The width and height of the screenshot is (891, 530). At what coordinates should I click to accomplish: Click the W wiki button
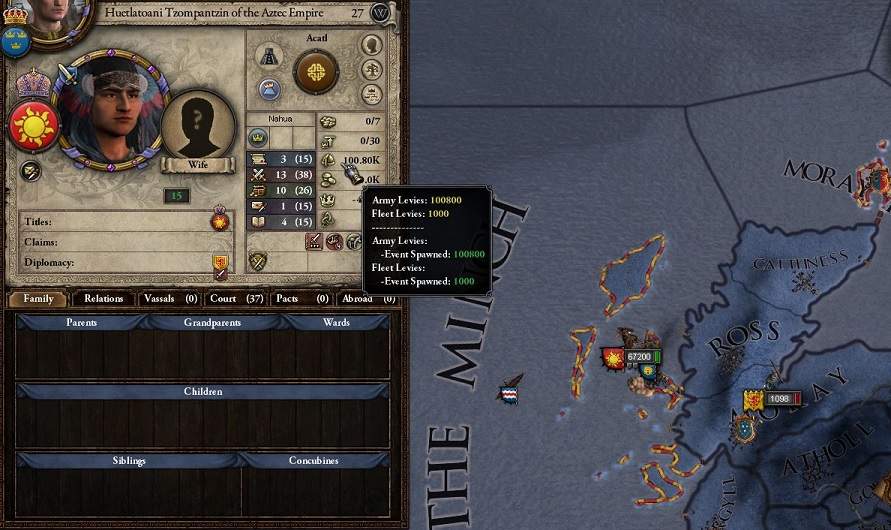[380, 13]
